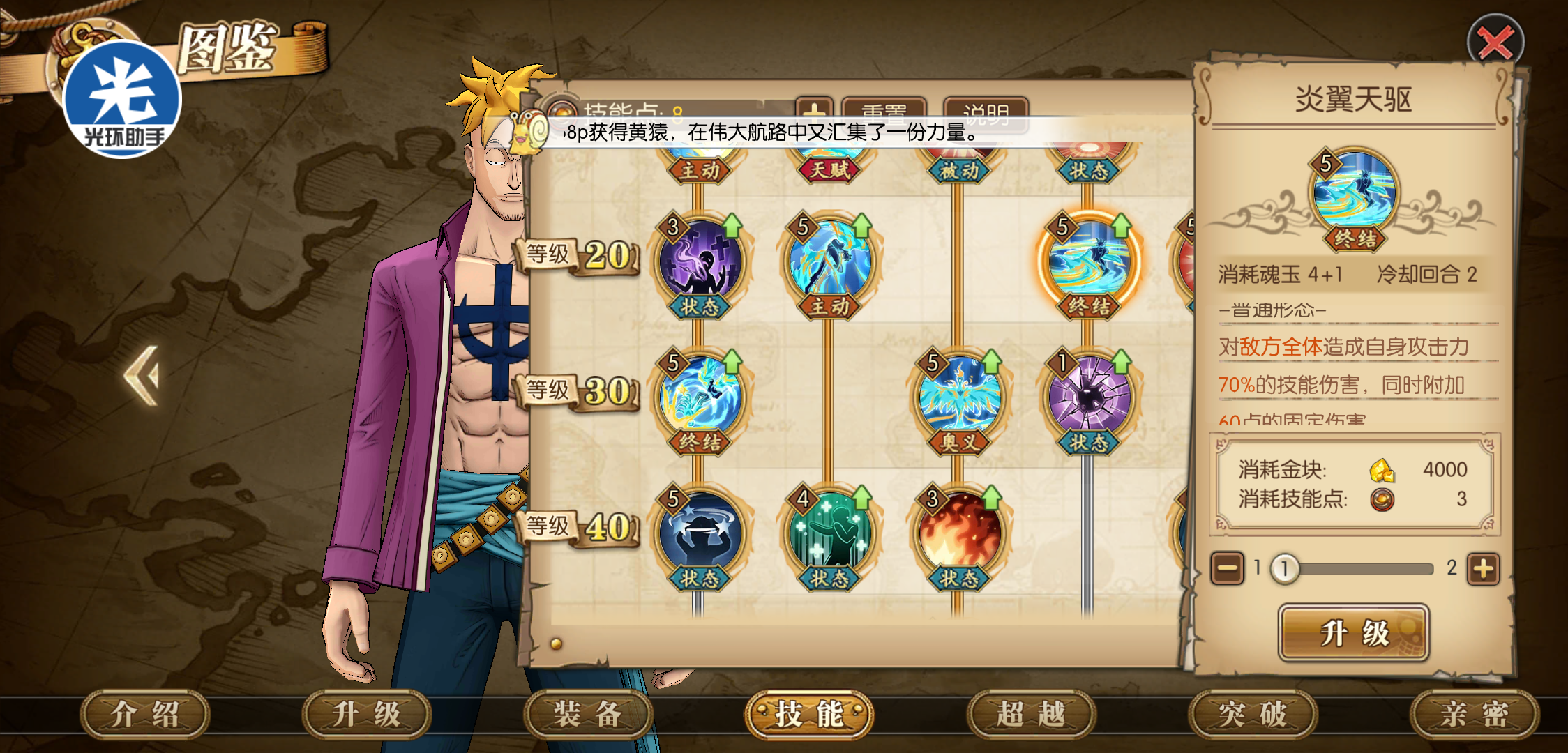Select the 技能 skills tab

click(809, 714)
